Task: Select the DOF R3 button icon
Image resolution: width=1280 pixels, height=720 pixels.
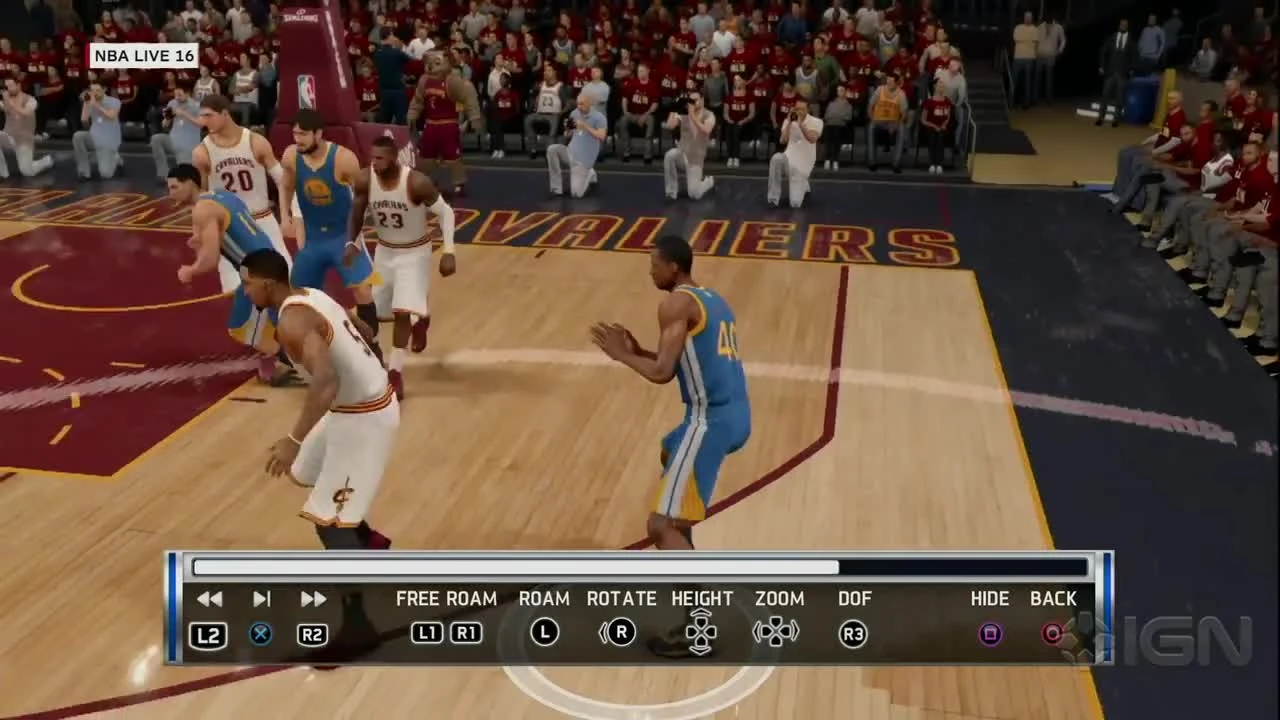Action: click(855, 633)
